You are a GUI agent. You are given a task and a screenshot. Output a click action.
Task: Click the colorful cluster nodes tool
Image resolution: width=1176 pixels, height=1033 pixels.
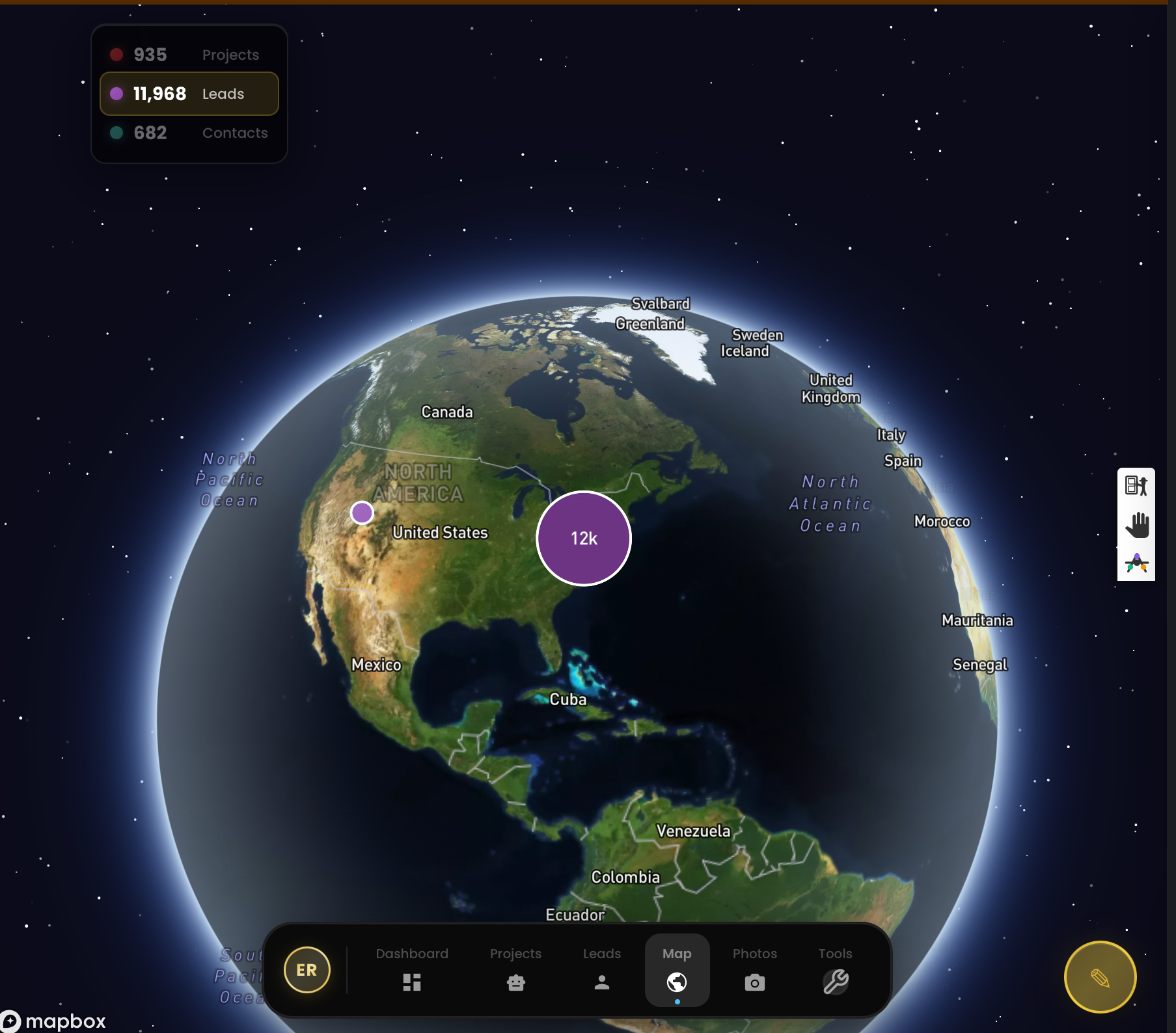1136,563
